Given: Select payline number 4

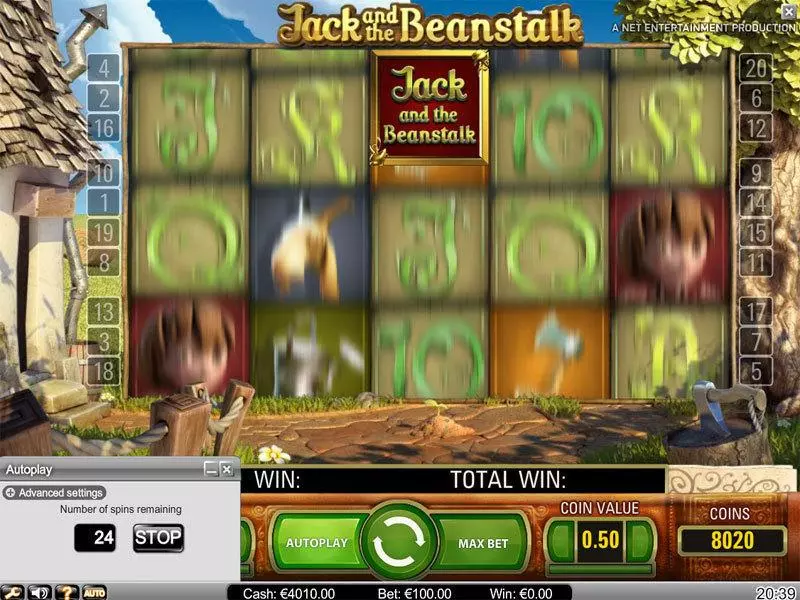Looking at the screenshot, I should pos(104,69).
